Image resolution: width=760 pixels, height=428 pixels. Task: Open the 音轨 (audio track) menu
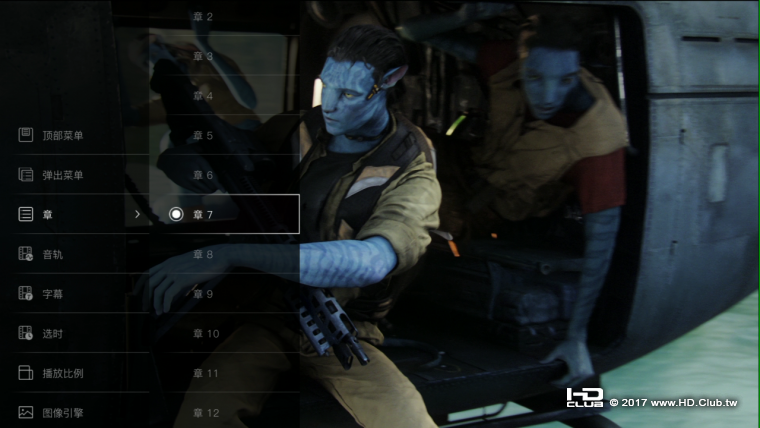tap(53, 254)
